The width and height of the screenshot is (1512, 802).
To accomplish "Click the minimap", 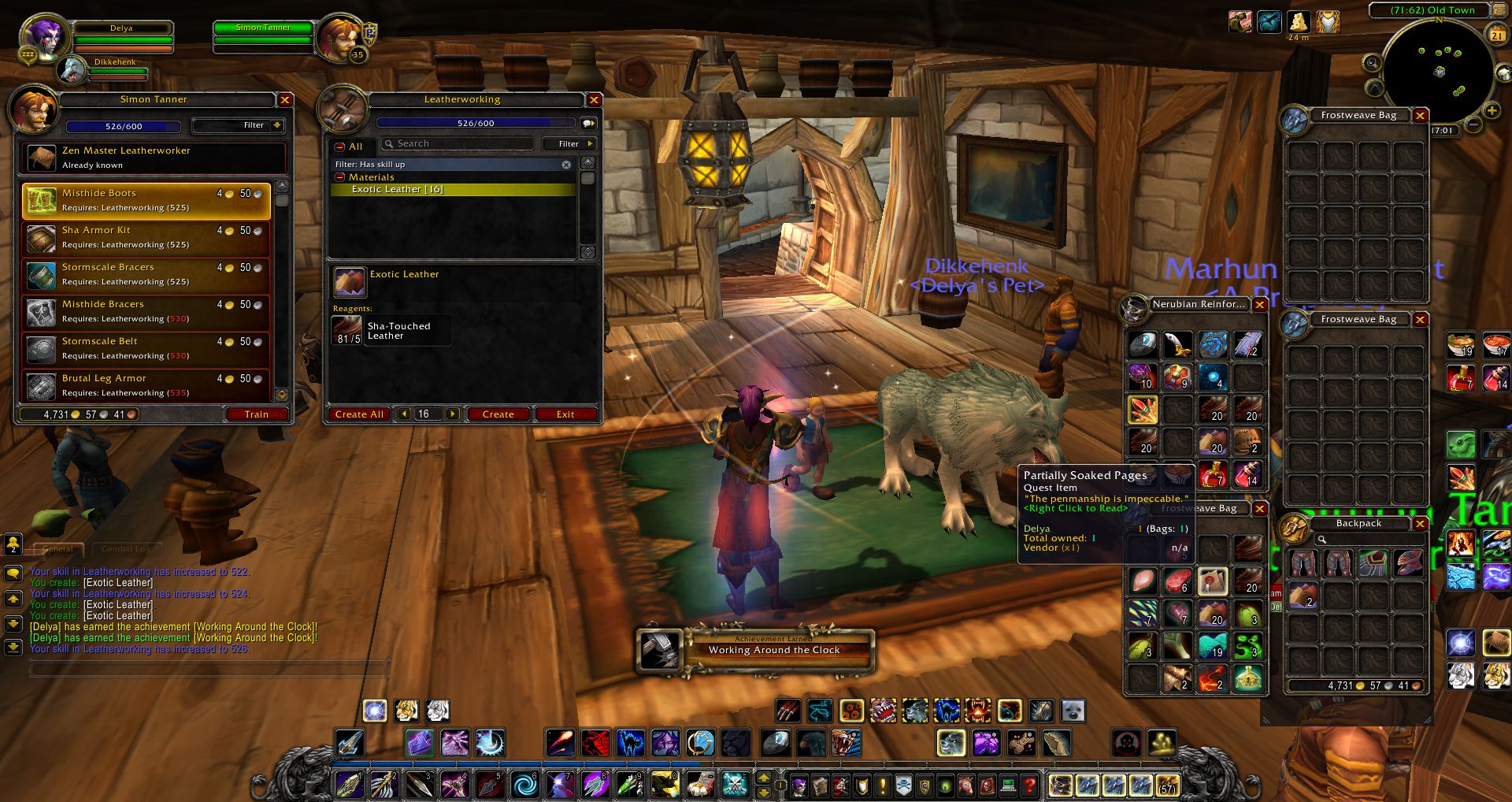I will tap(1438, 71).
